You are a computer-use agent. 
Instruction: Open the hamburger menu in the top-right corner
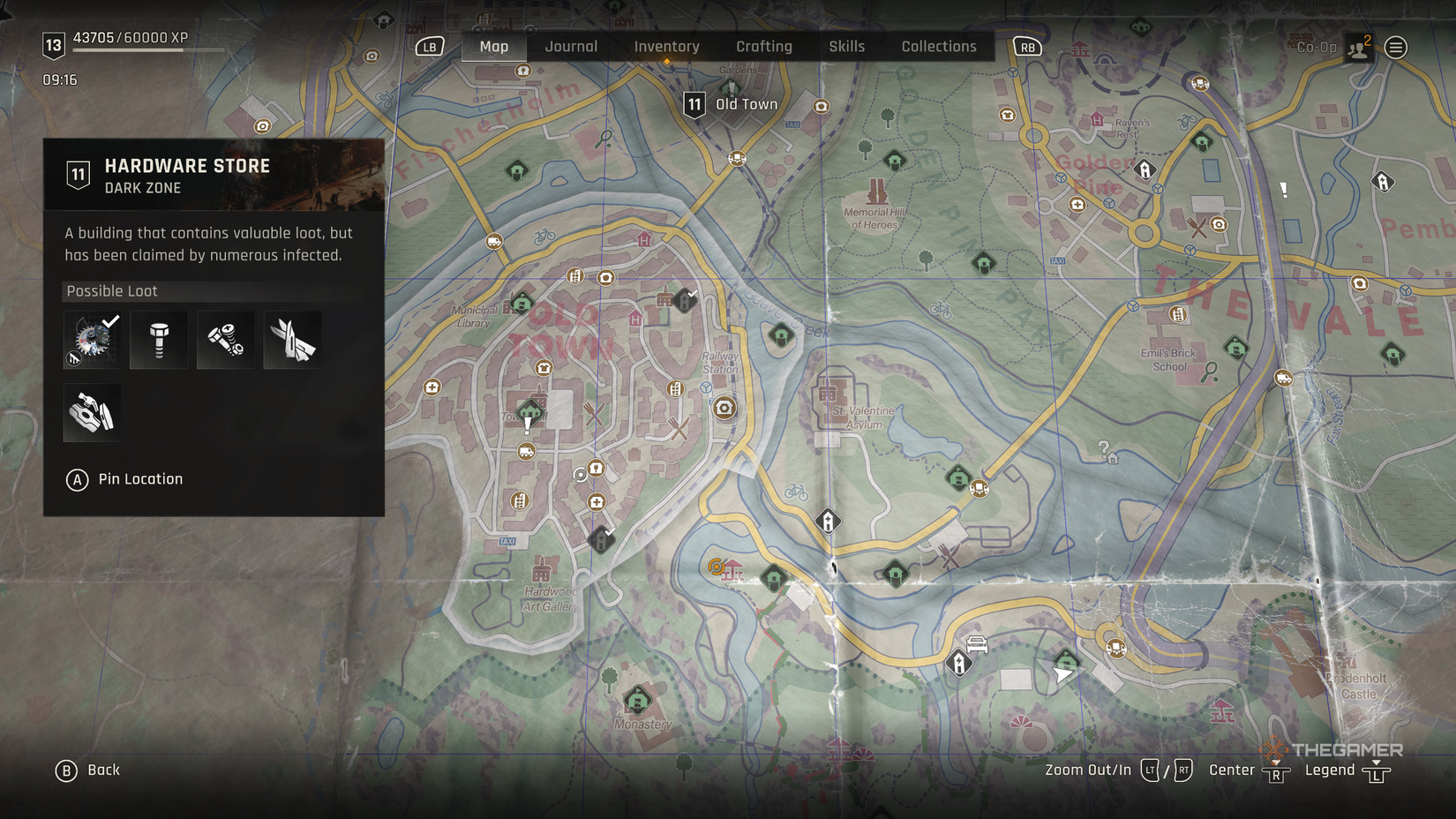tap(1396, 48)
